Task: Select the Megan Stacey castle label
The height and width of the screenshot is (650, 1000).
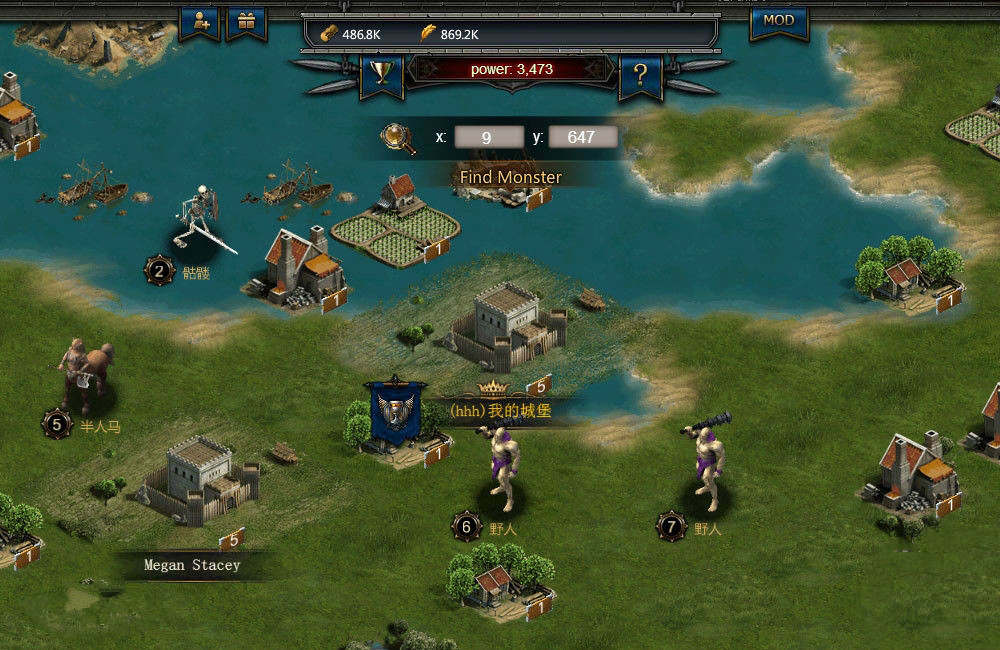Action: point(192,565)
